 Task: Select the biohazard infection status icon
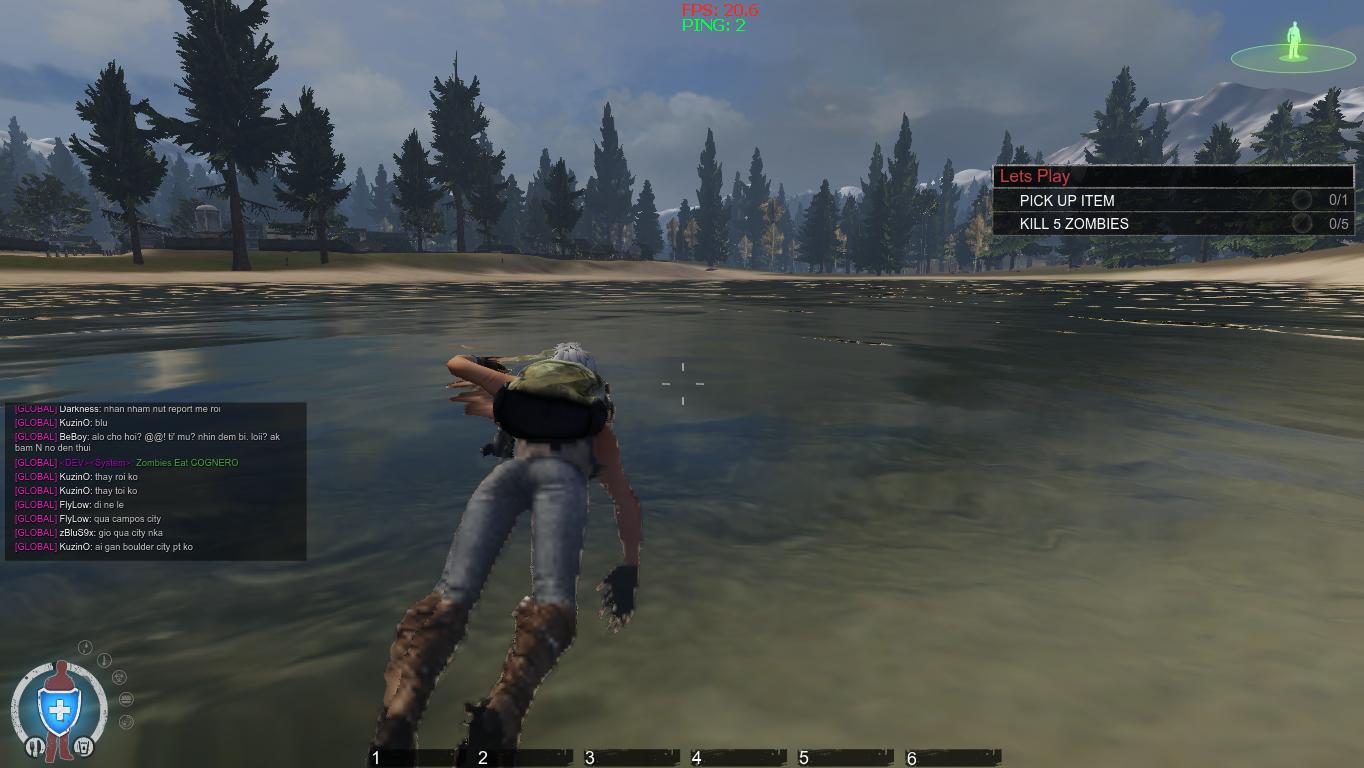pos(119,677)
